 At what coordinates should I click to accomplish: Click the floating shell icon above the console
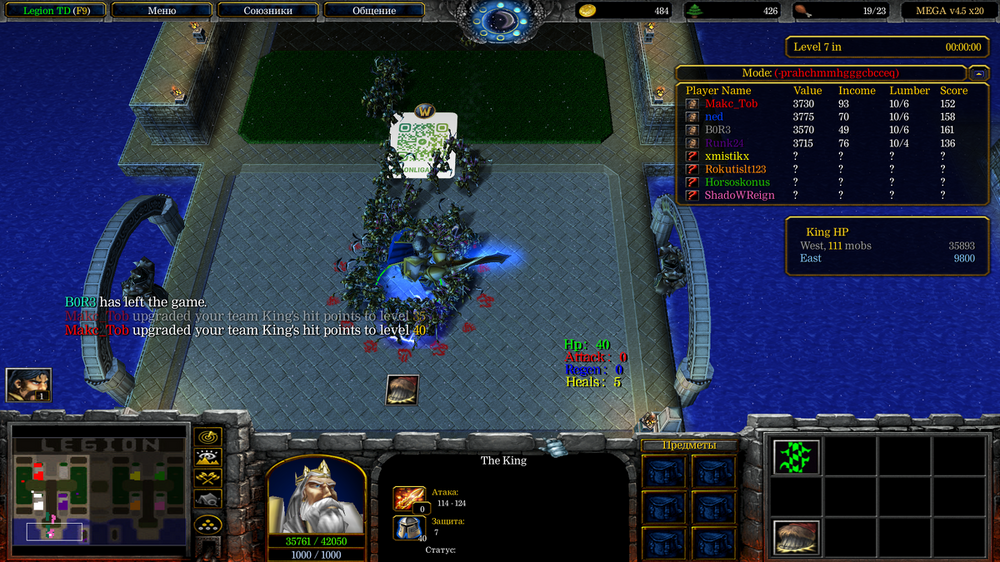click(x=402, y=390)
